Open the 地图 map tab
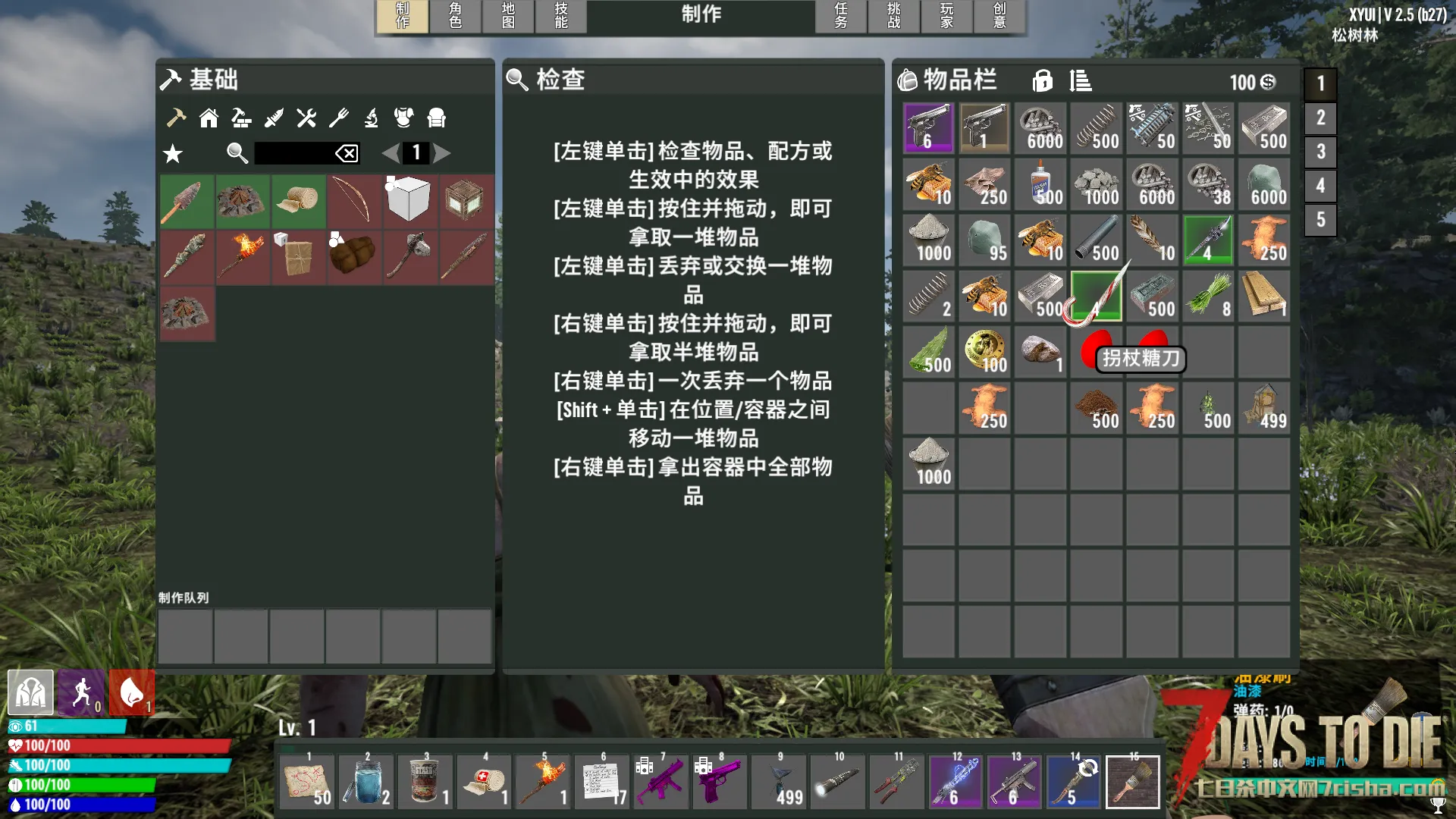The width and height of the screenshot is (1456, 819). click(508, 15)
